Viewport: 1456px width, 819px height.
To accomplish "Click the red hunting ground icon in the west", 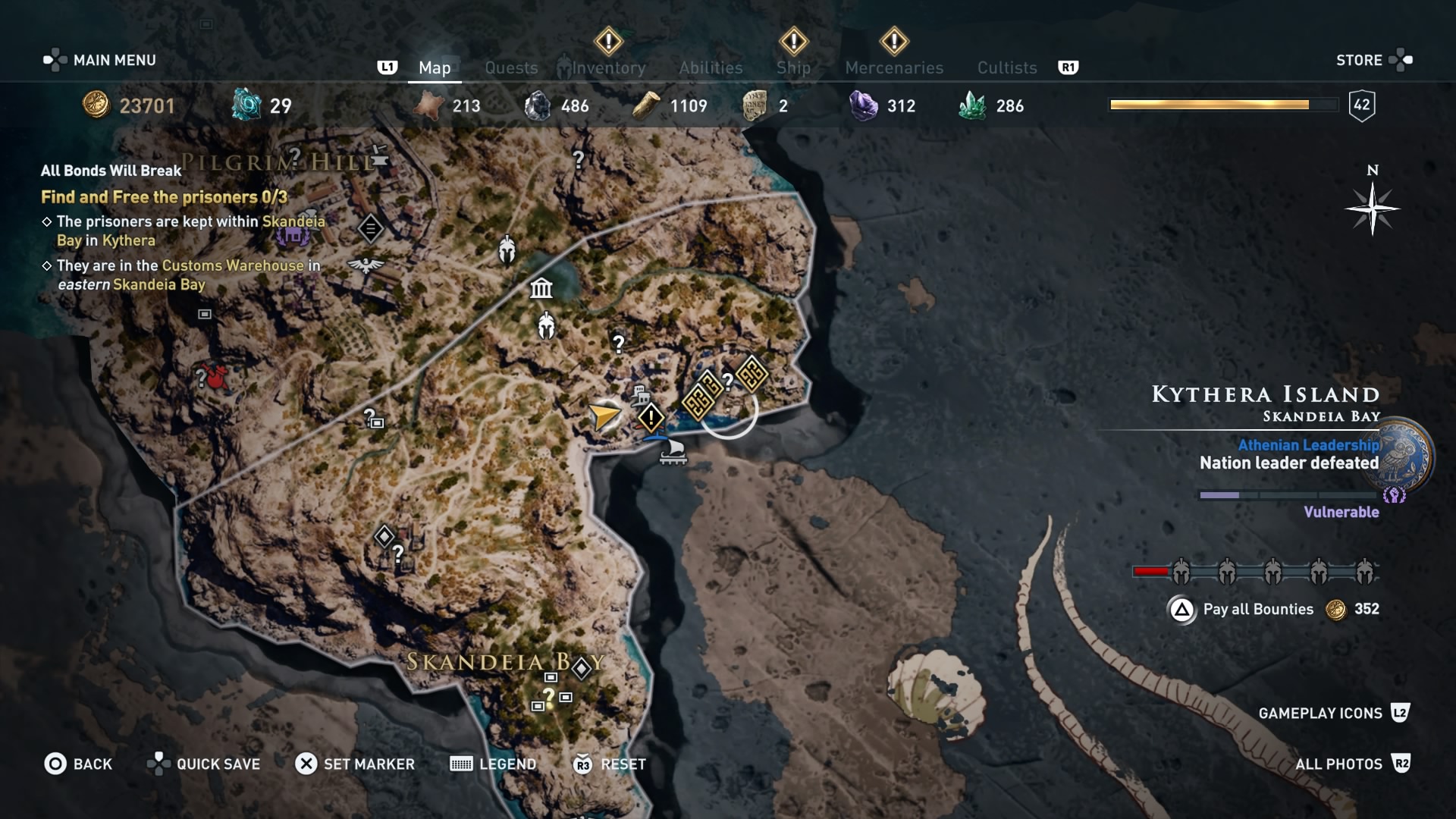I will point(215,378).
